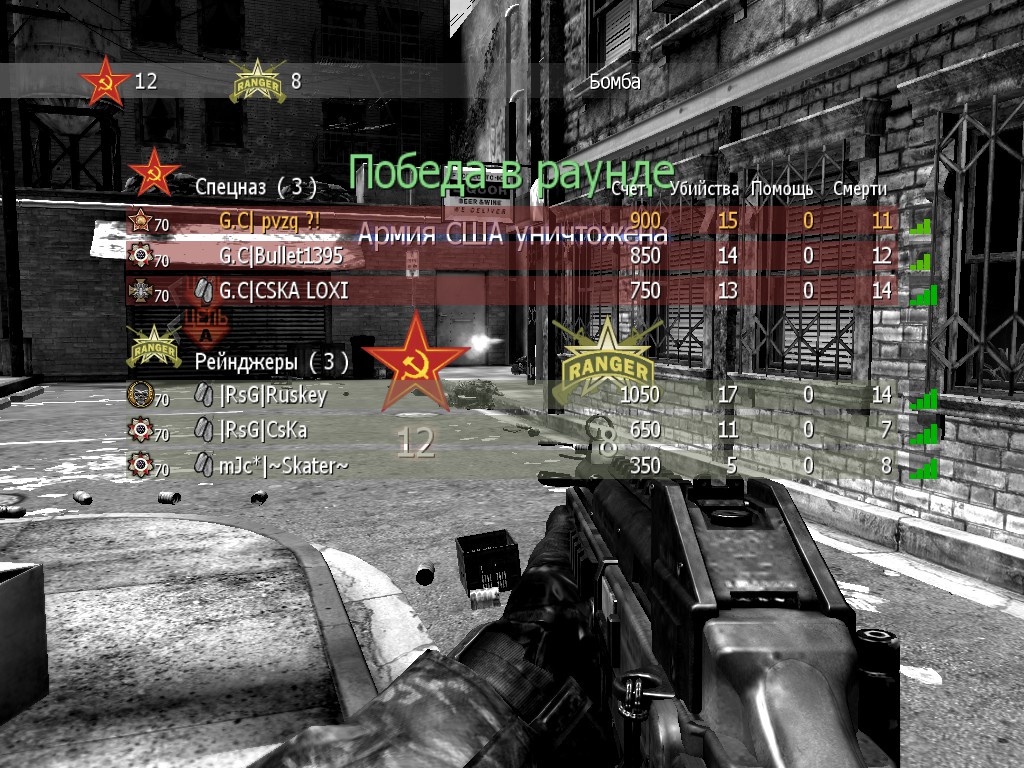Choose the G.C|CSKA LOXI scoreboard row
The image size is (1024, 768).
pyautogui.click(x=284, y=291)
